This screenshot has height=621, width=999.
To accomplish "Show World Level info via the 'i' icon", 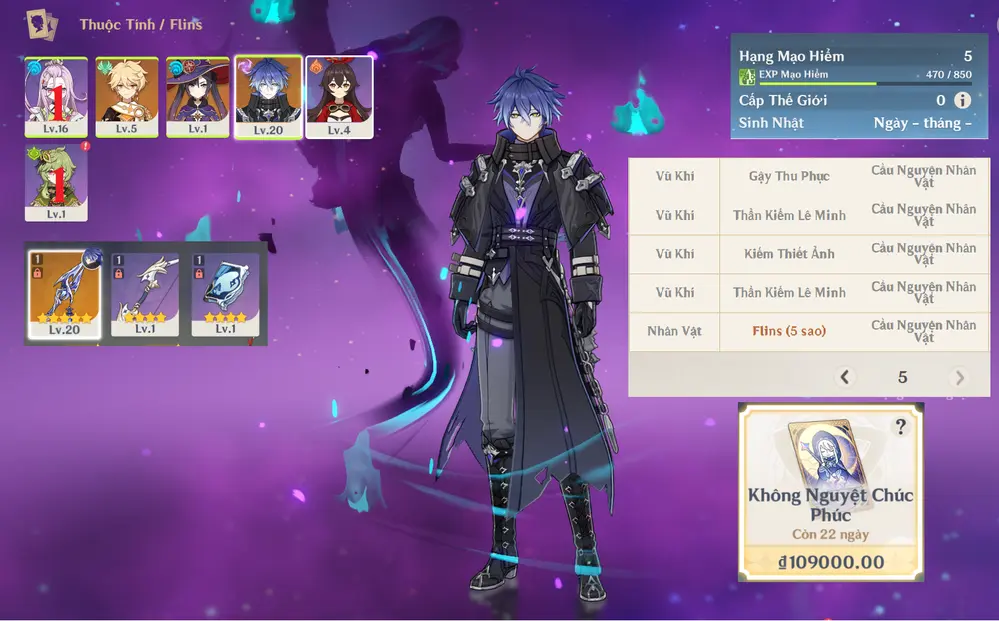I will click(x=962, y=100).
